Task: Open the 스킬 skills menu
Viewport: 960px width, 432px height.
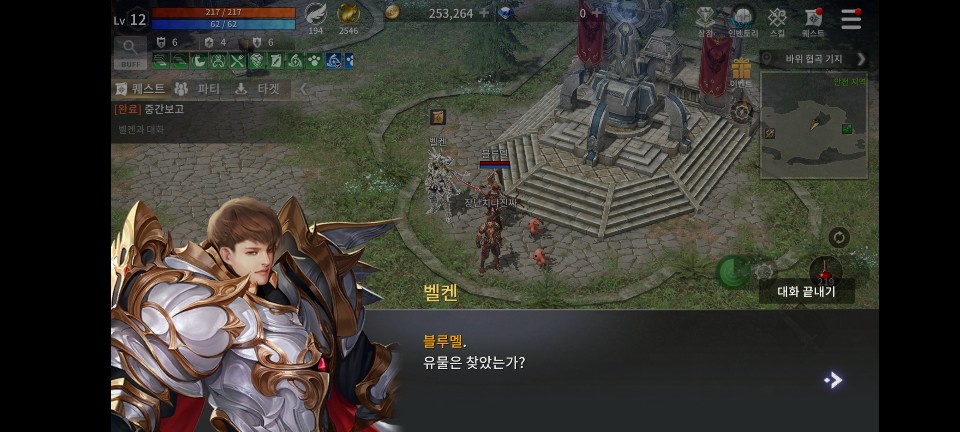Action: tap(777, 20)
